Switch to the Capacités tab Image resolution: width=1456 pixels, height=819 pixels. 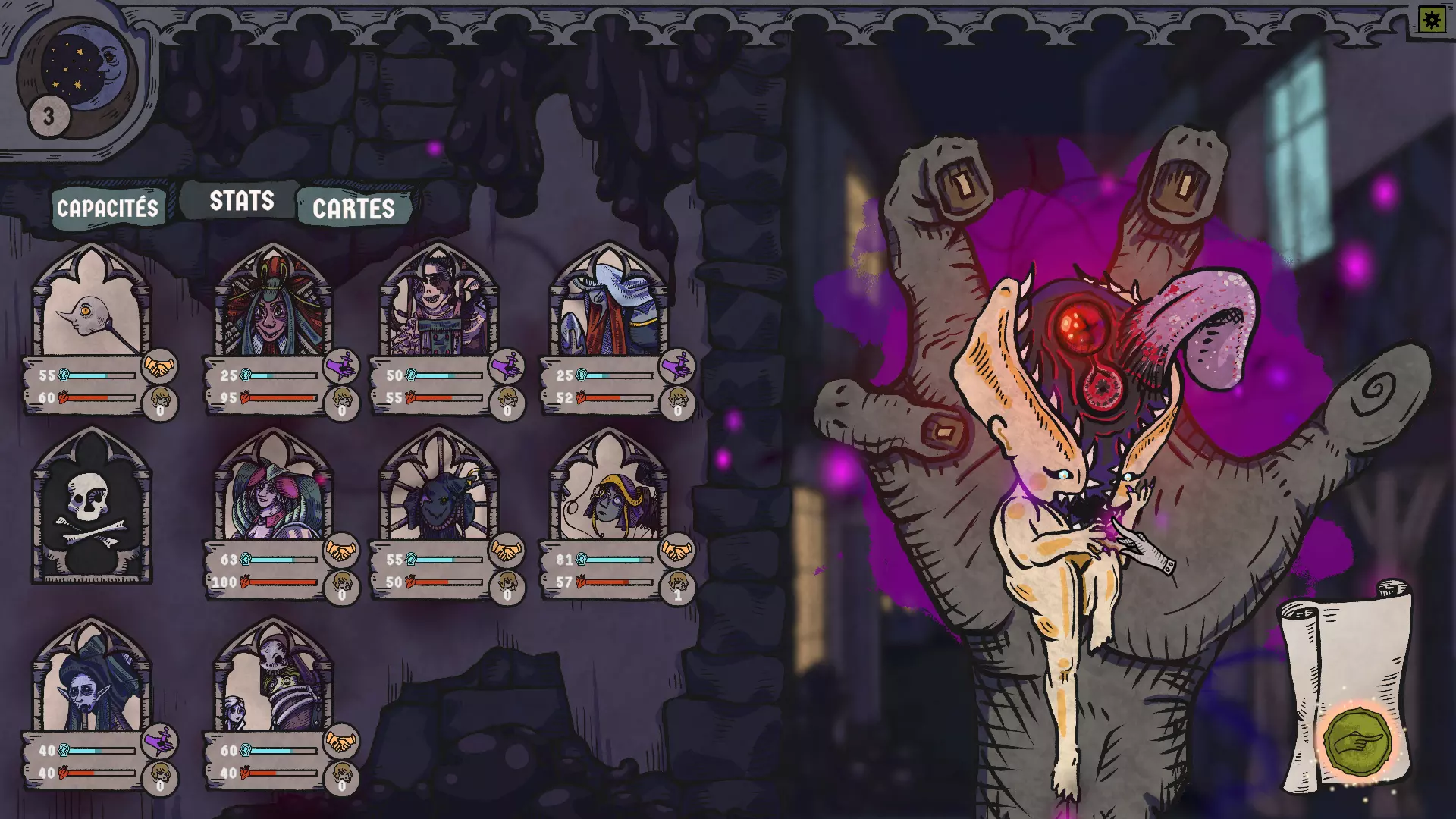pyautogui.click(x=107, y=208)
